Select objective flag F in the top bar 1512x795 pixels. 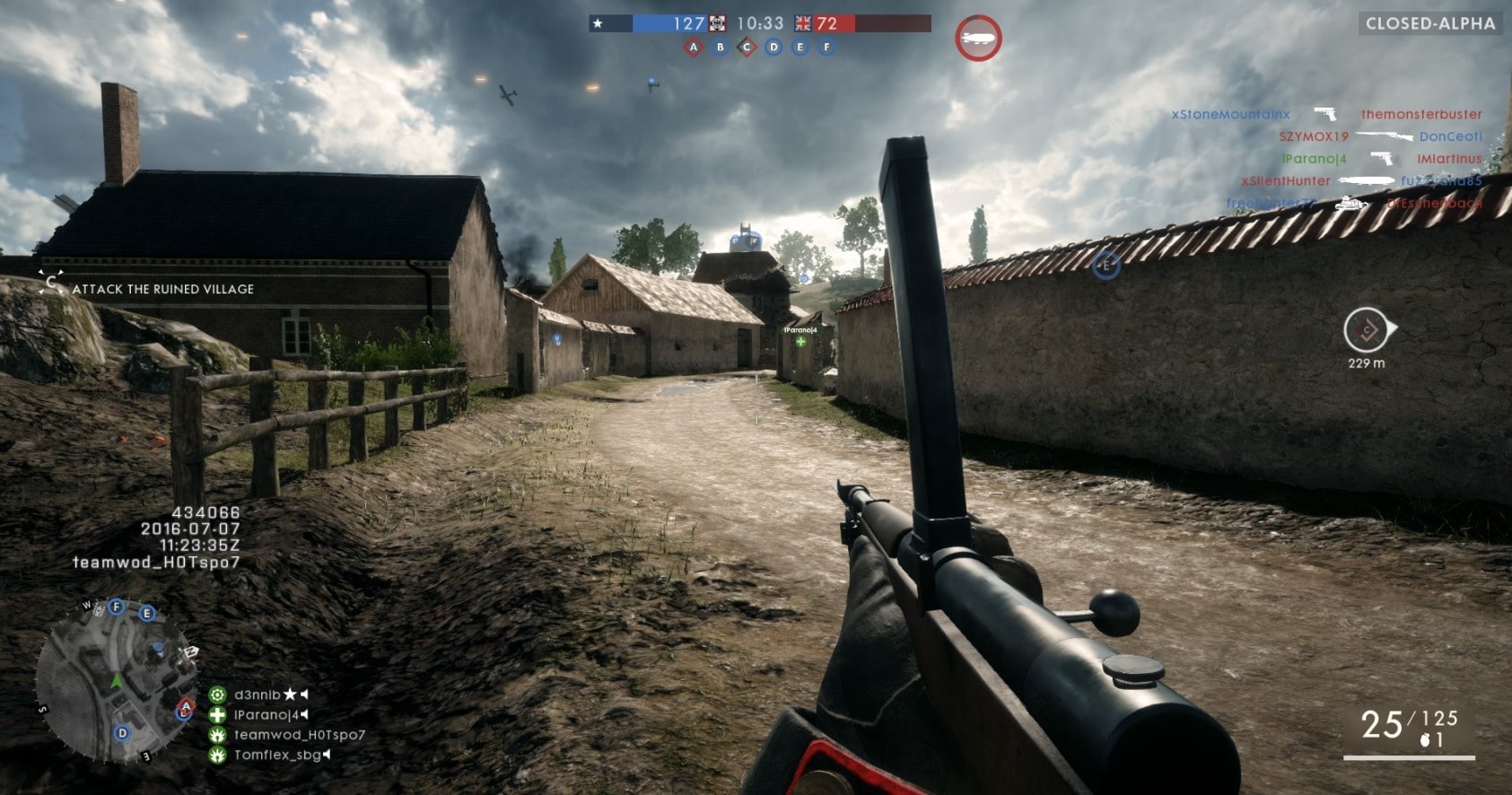tap(827, 48)
